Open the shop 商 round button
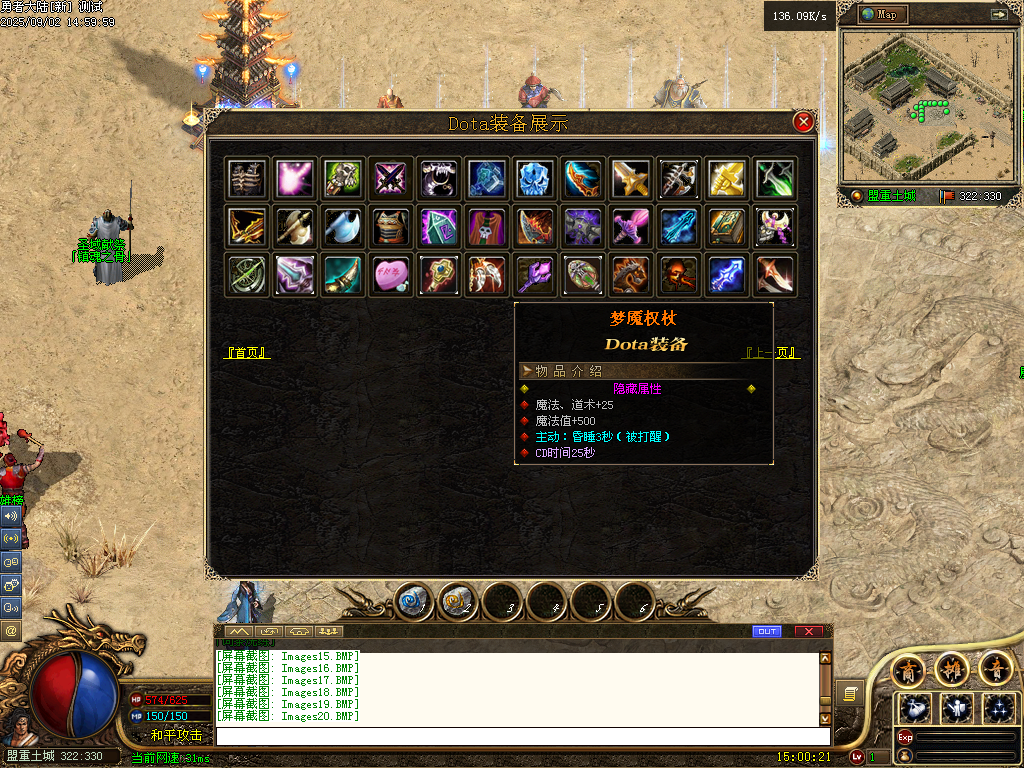 pos(908,668)
